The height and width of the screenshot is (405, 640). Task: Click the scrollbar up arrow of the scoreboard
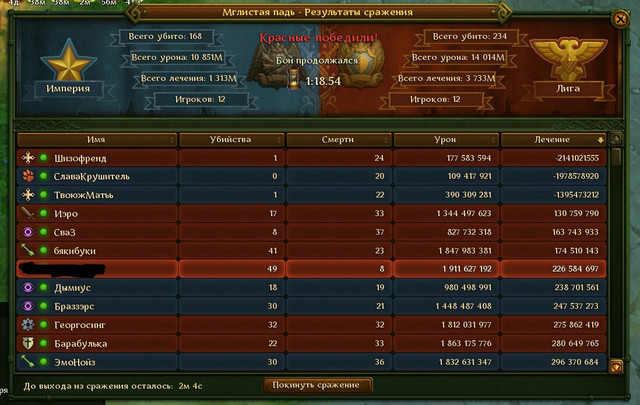click(x=617, y=138)
